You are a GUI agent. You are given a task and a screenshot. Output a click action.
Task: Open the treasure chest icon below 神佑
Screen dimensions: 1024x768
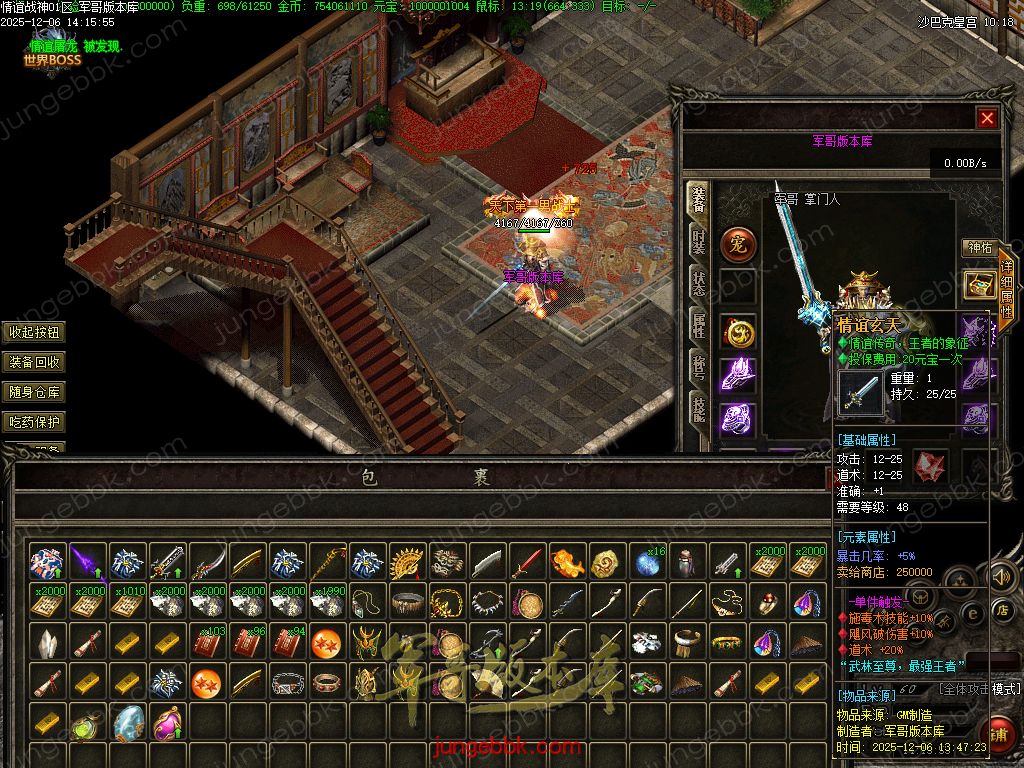(x=978, y=285)
